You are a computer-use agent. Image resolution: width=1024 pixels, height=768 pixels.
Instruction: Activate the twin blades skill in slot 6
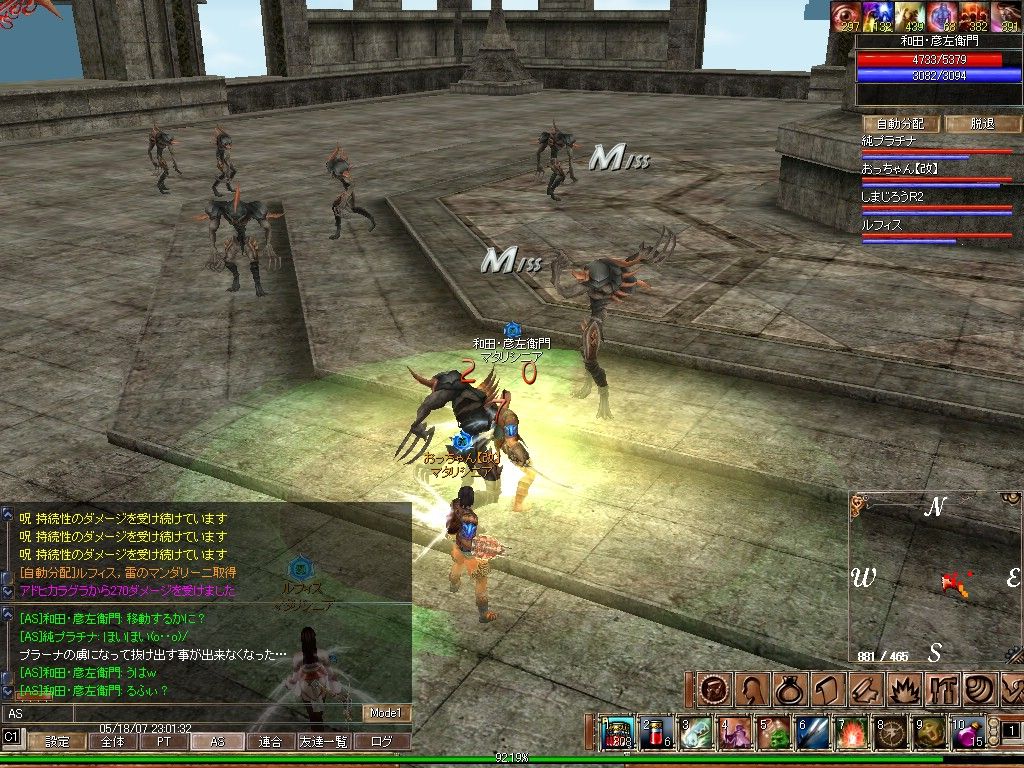click(x=811, y=733)
